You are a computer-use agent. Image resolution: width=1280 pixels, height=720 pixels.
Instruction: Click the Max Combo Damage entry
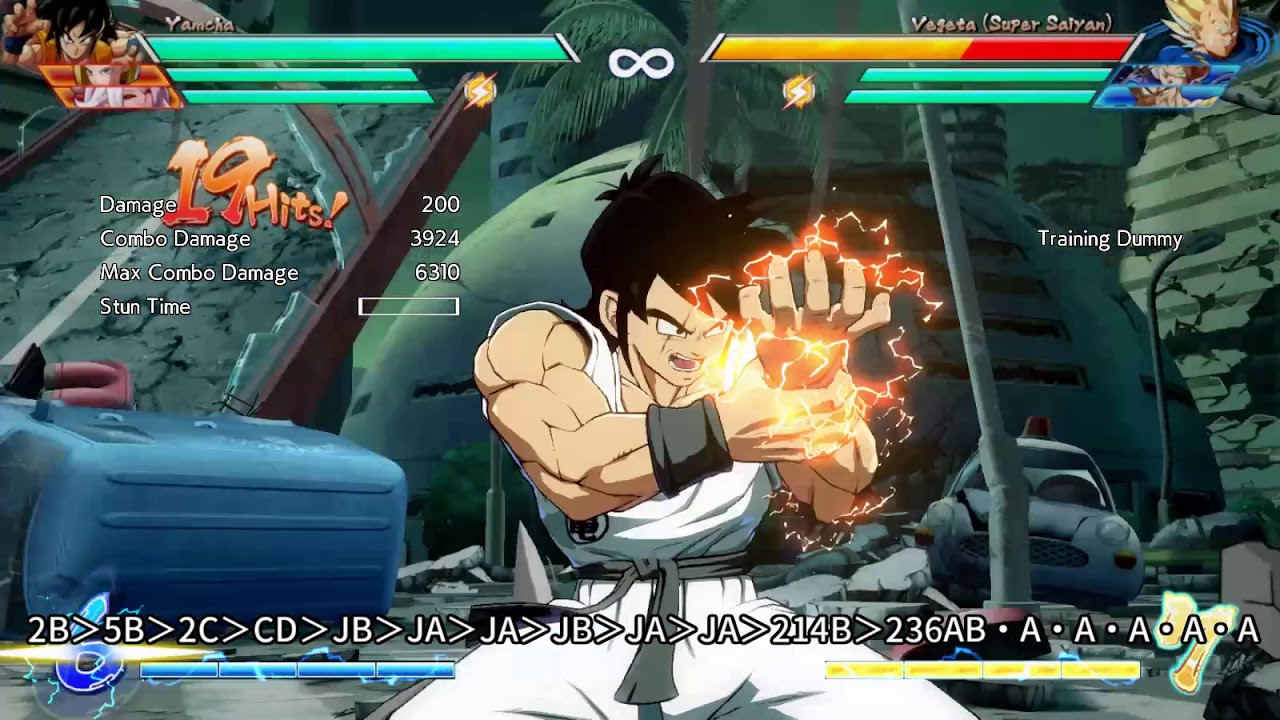pyautogui.click(x=198, y=272)
